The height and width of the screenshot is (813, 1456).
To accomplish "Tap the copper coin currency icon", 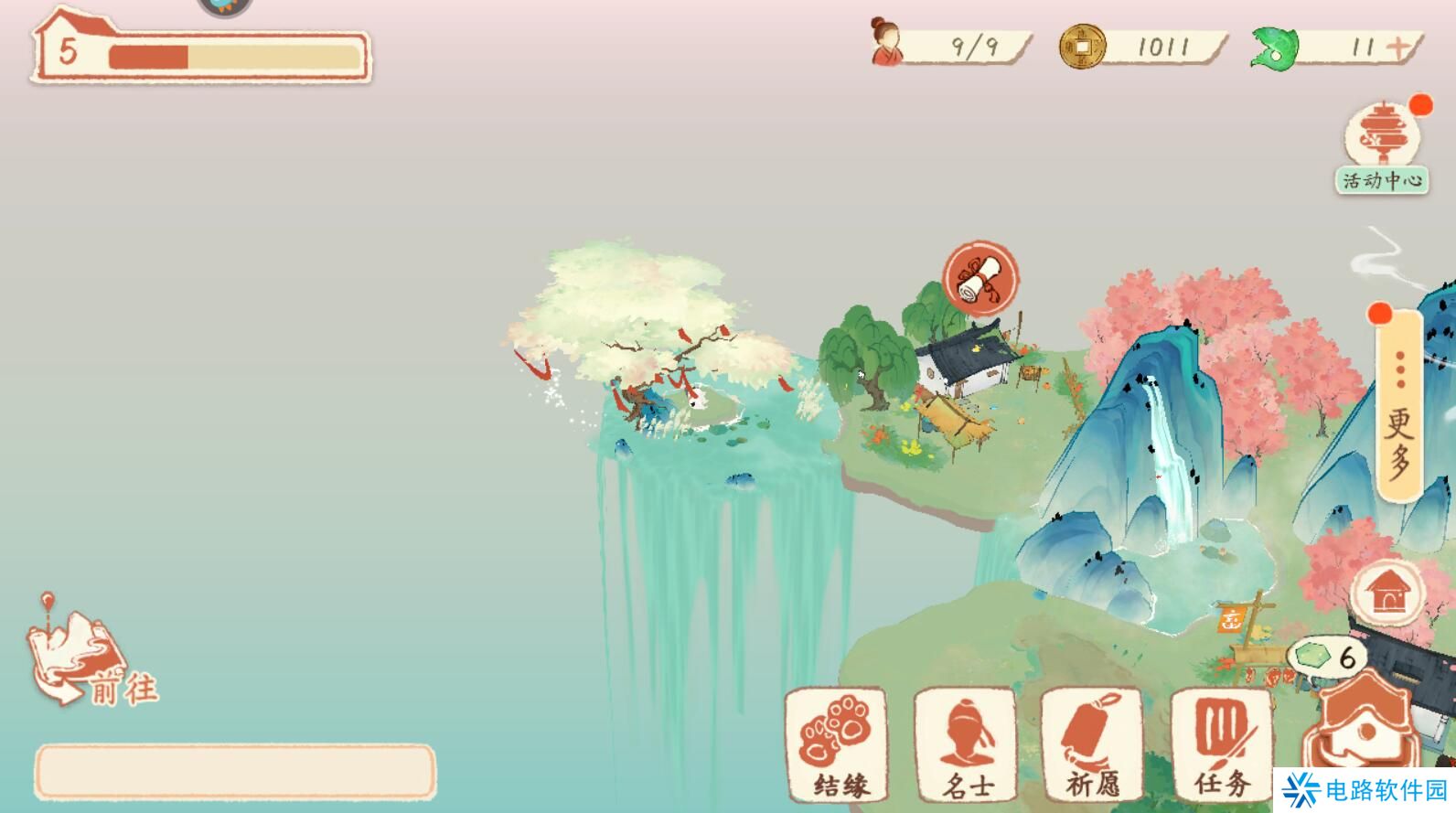I will [1081, 47].
